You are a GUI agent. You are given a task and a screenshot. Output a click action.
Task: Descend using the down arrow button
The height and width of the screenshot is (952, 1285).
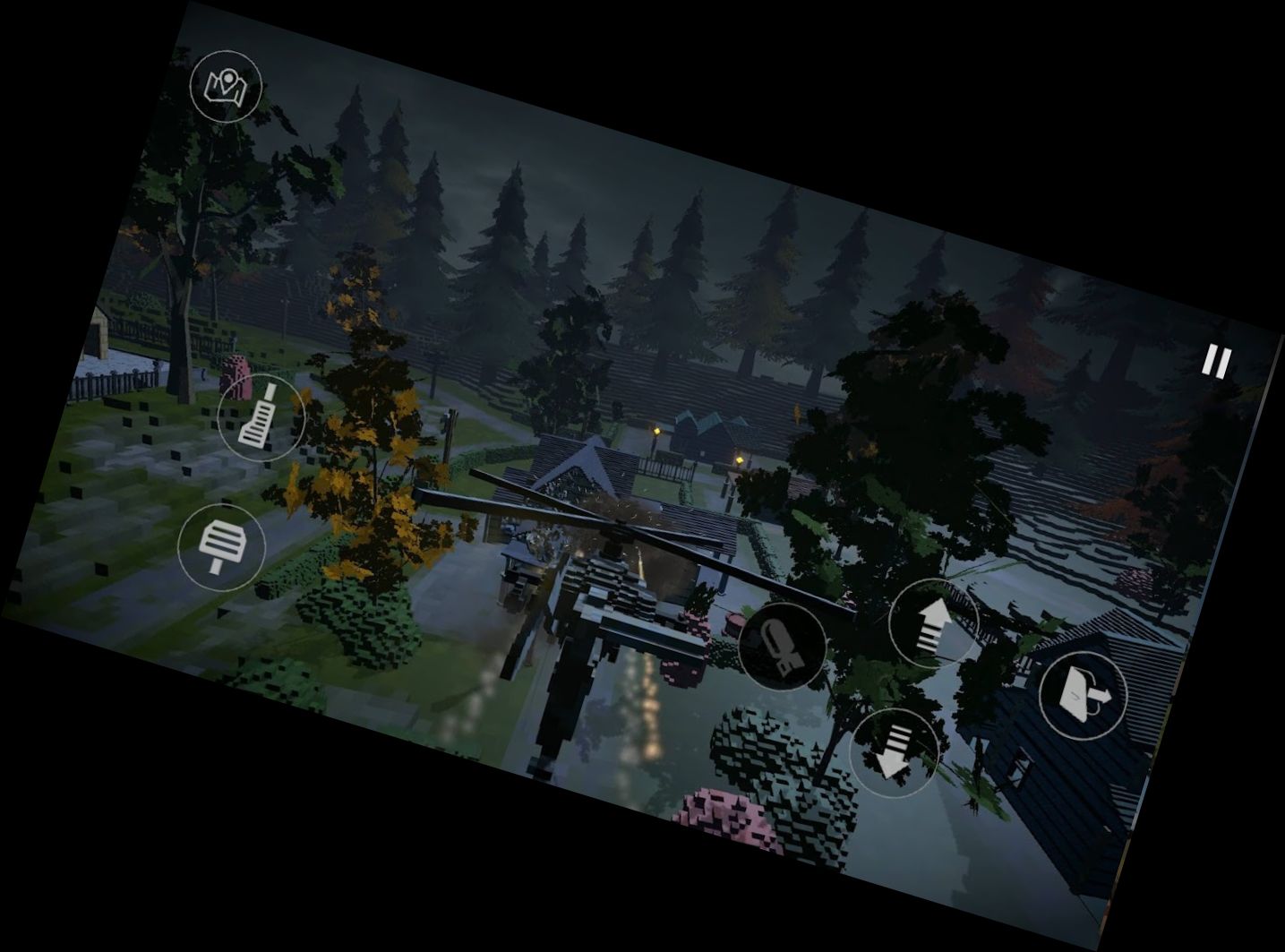[894, 750]
